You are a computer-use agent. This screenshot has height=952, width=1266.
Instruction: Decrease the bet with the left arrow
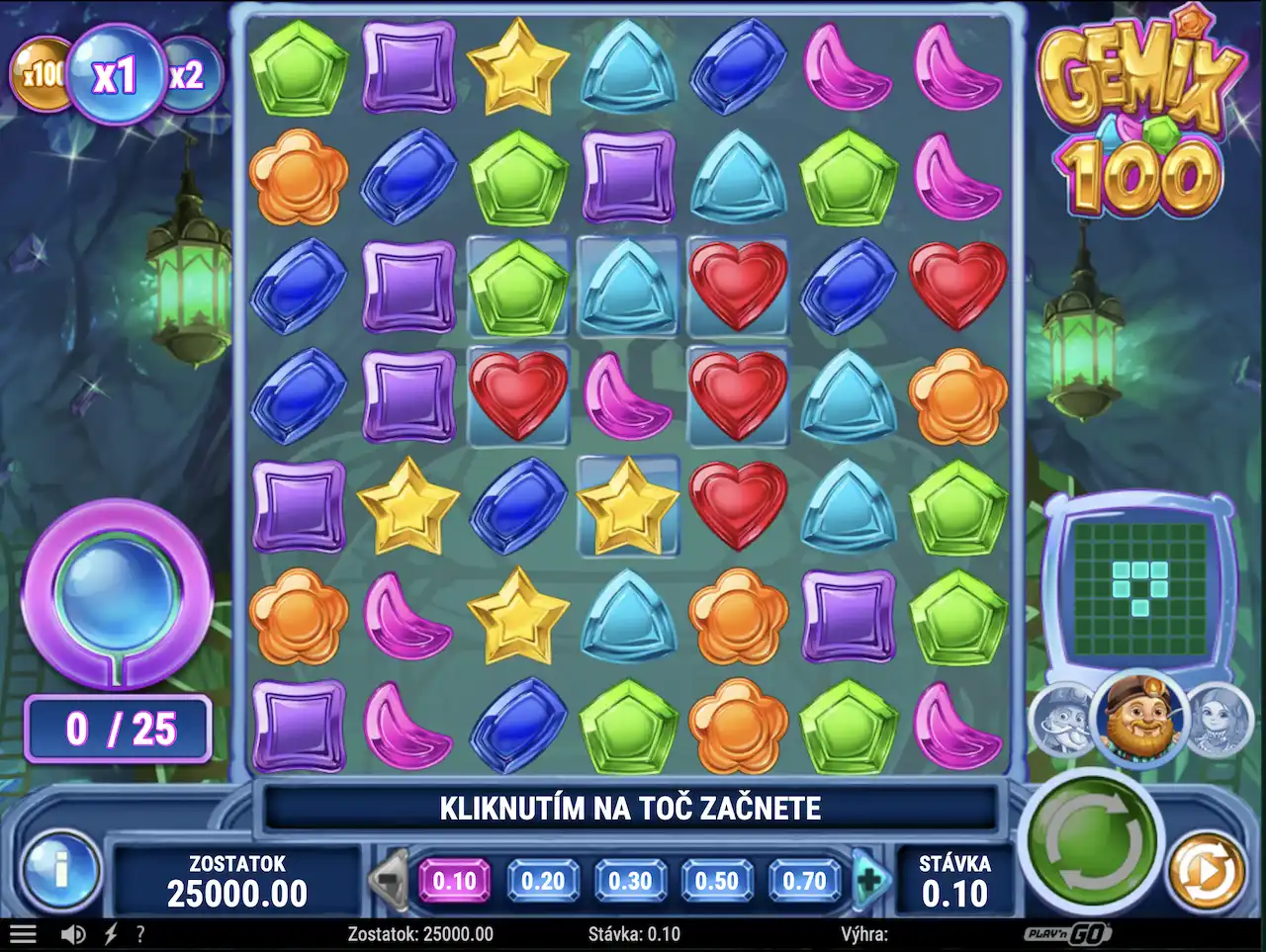(389, 879)
